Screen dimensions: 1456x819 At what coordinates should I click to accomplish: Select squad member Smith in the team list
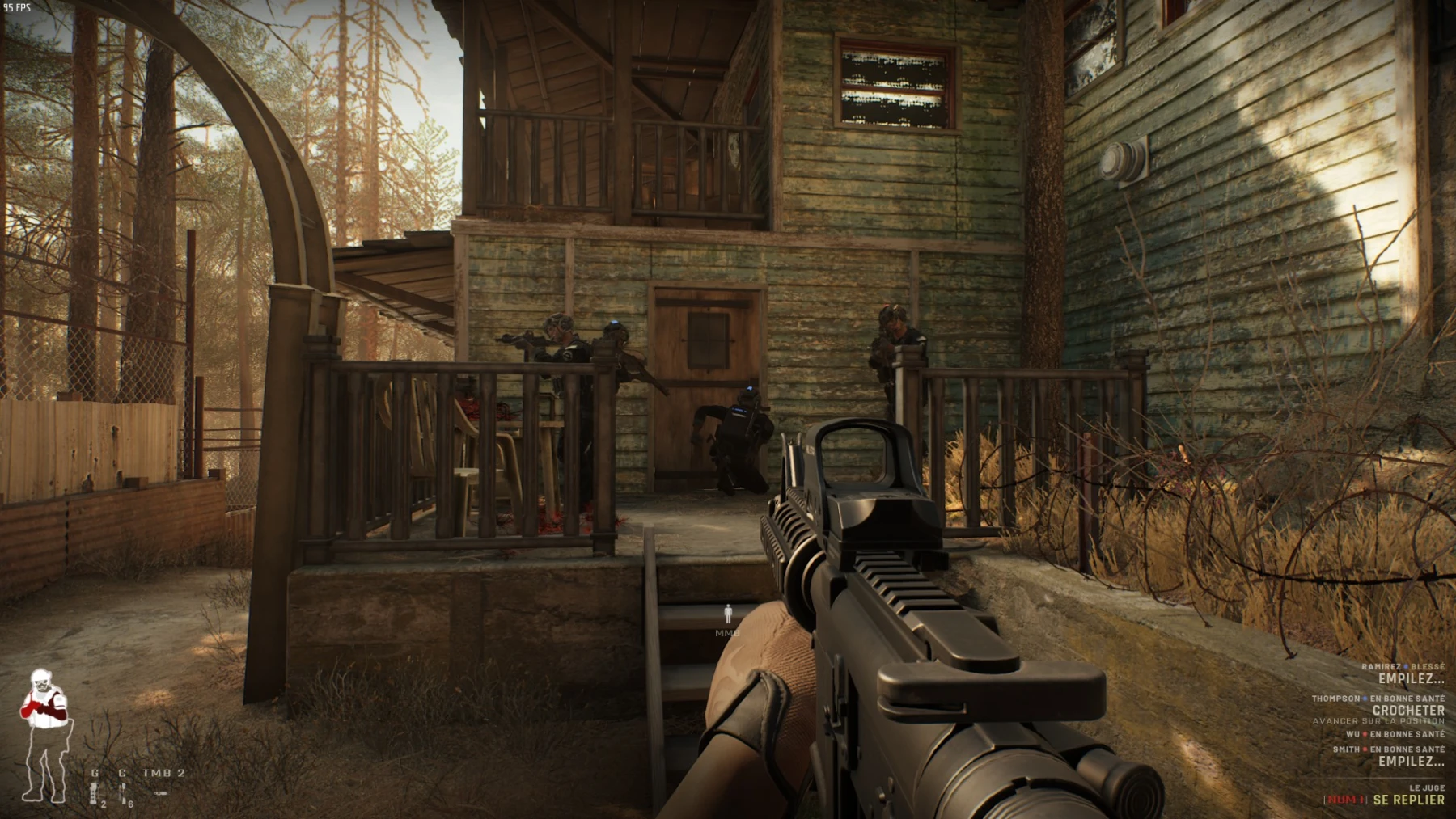pyautogui.click(x=1346, y=749)
